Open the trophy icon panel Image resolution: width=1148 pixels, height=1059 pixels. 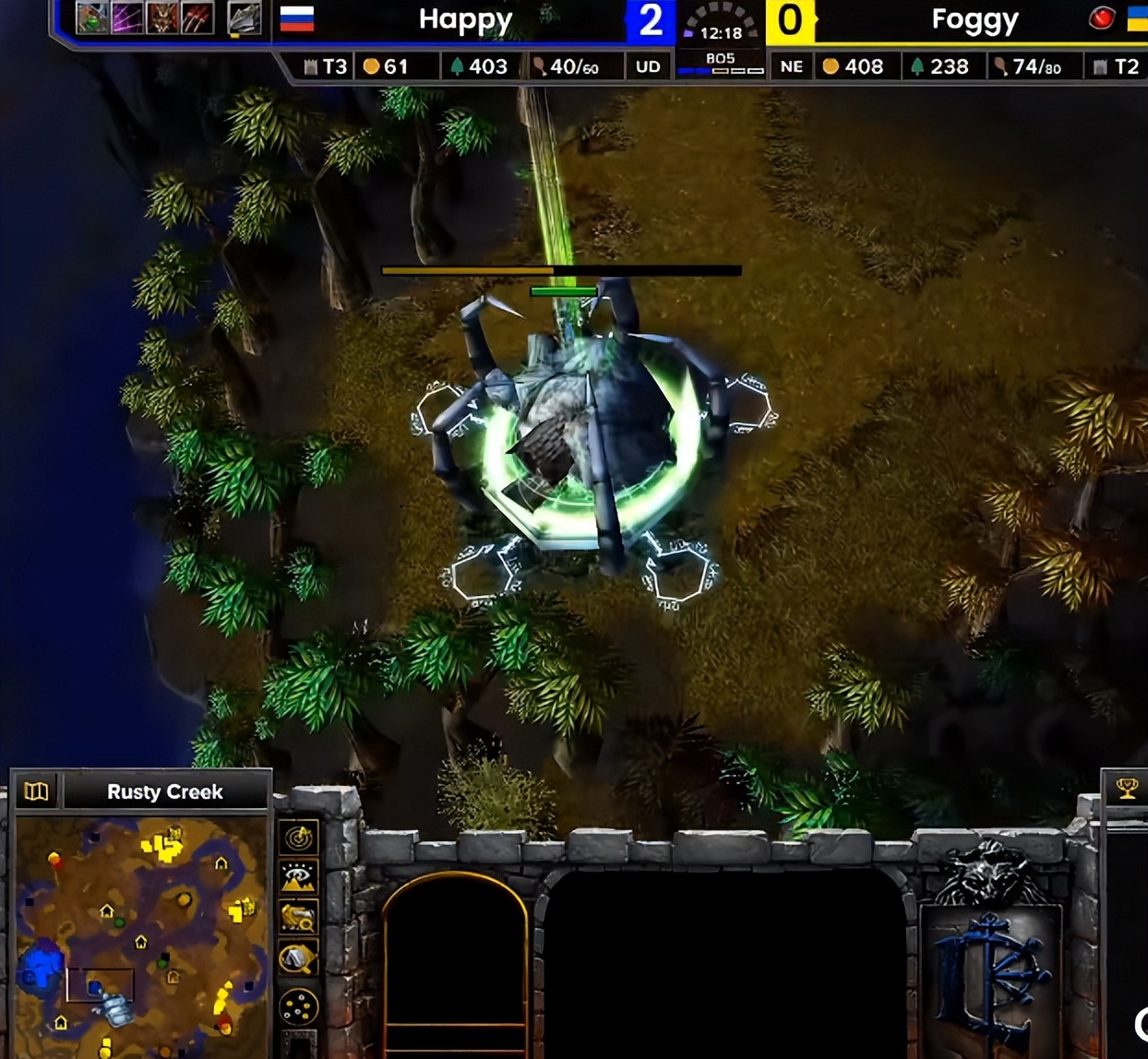point(1127,789)
